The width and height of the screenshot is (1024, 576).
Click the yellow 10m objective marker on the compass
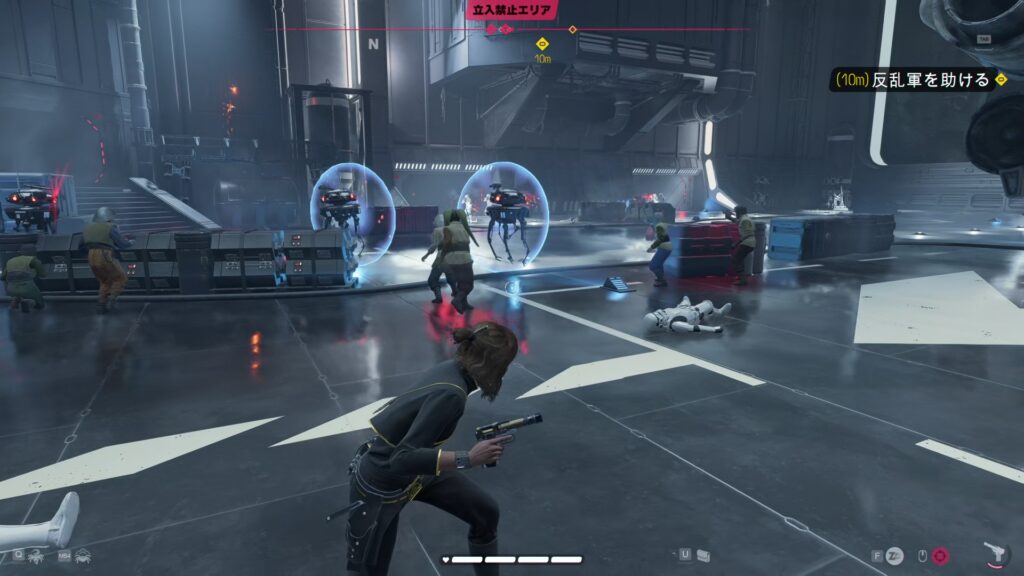pos(542,44)
